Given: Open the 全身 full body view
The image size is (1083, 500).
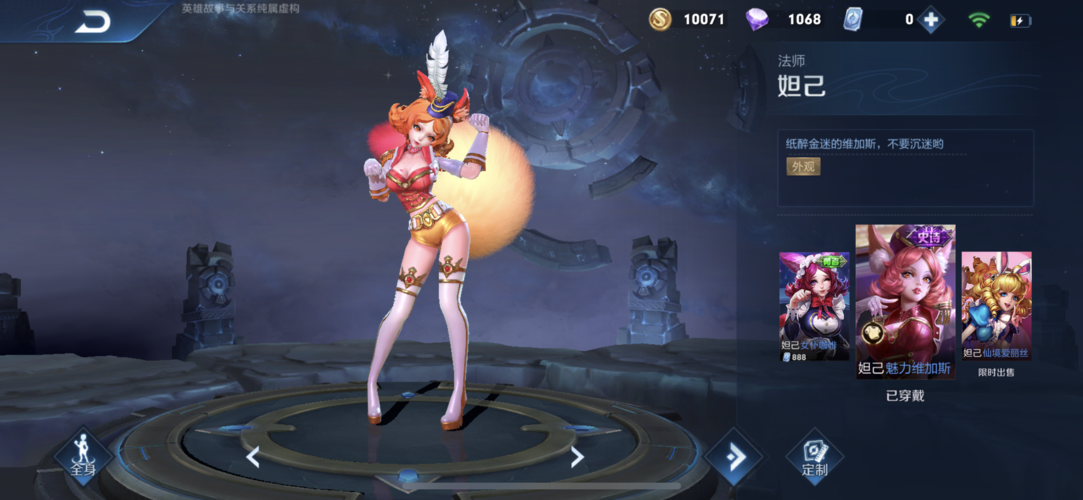Looking at the screenshot, I should (83, 456).
